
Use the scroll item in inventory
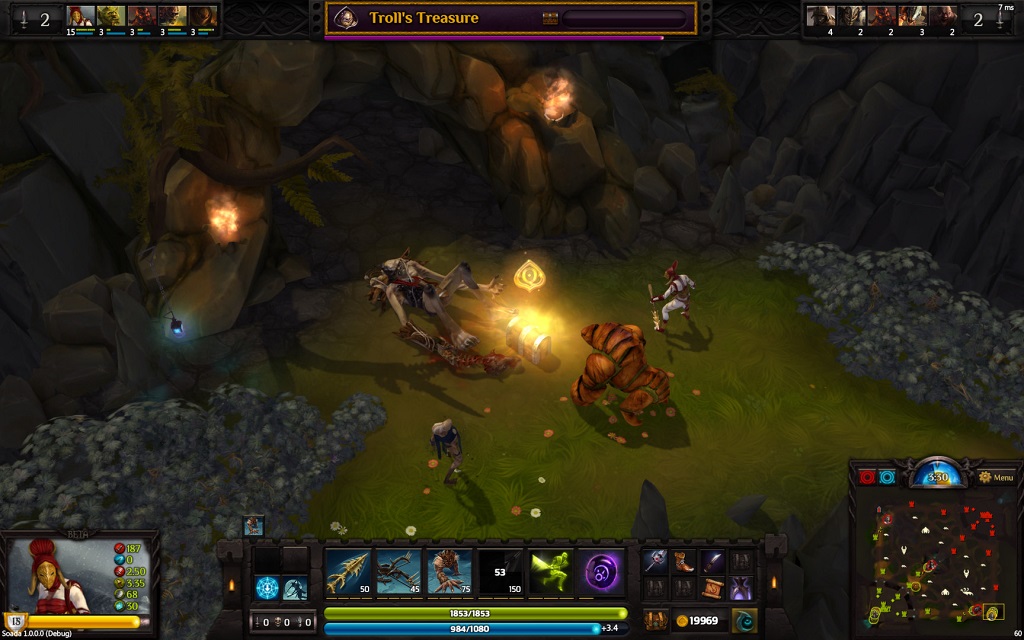coord(712,588)
